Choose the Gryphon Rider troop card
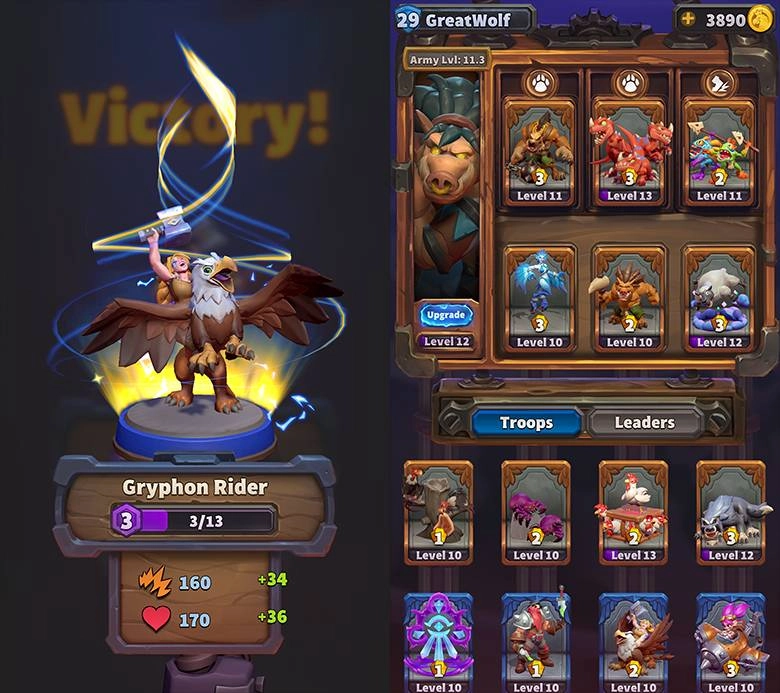This screenshot has height=693, width=780. [633, 640]
